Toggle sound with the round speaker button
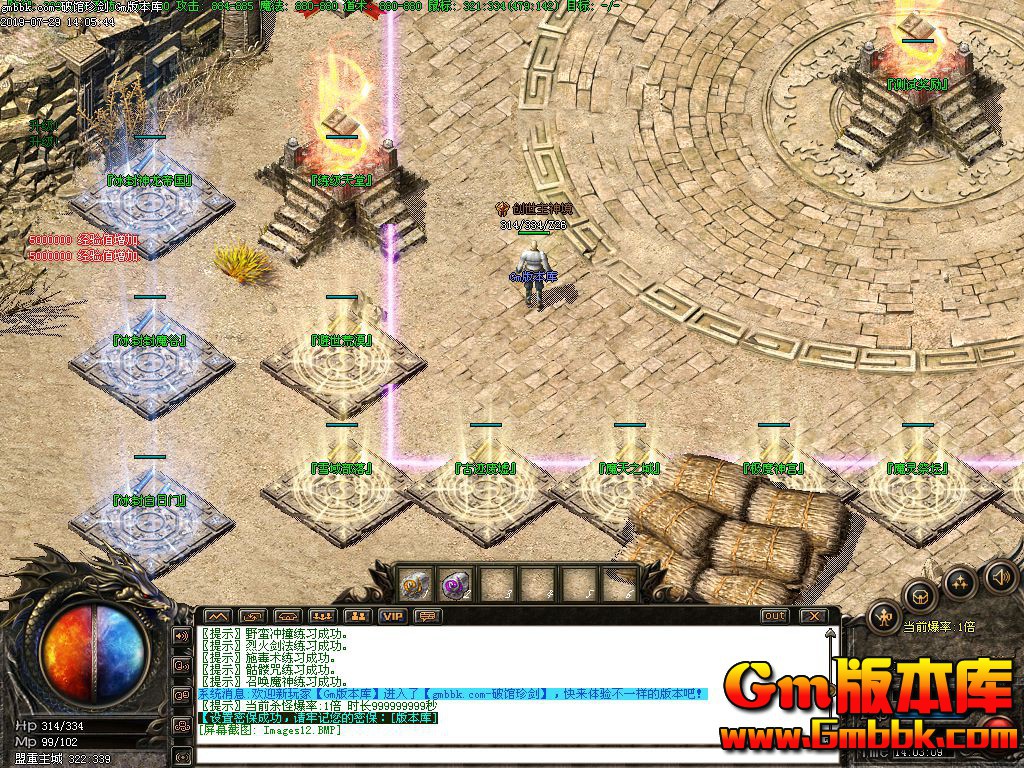The width and height of the screenshot is (1024, 768). tap(1000, 576)
